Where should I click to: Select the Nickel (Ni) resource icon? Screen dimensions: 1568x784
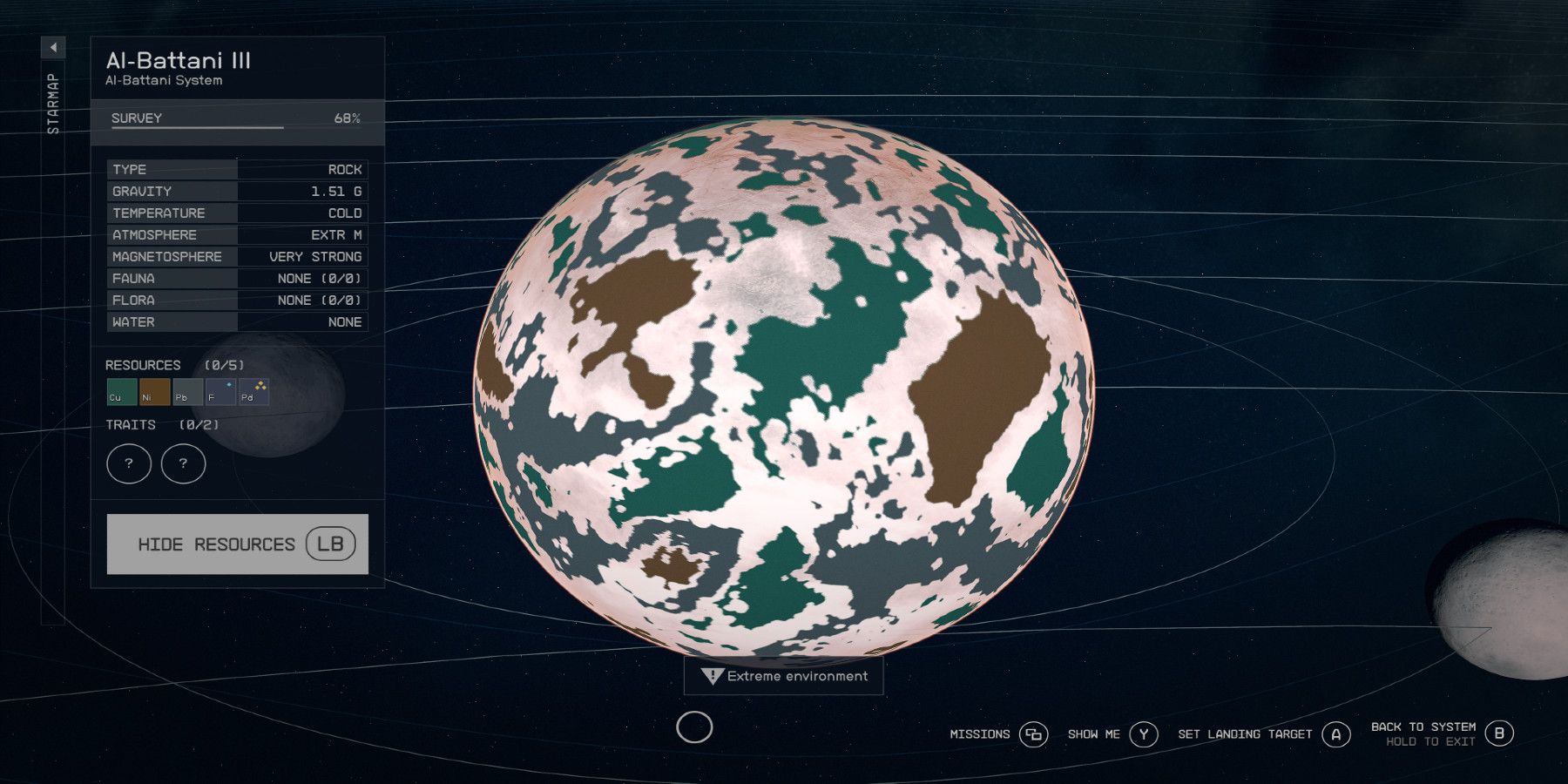coord(152,393)
